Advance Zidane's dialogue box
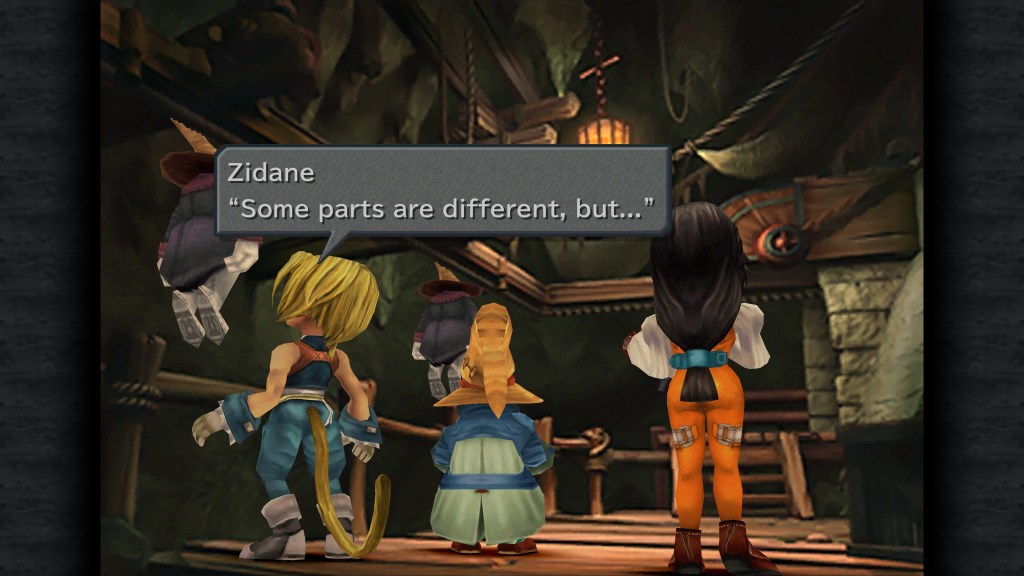The image size is (1024, 576). (442, 191)
